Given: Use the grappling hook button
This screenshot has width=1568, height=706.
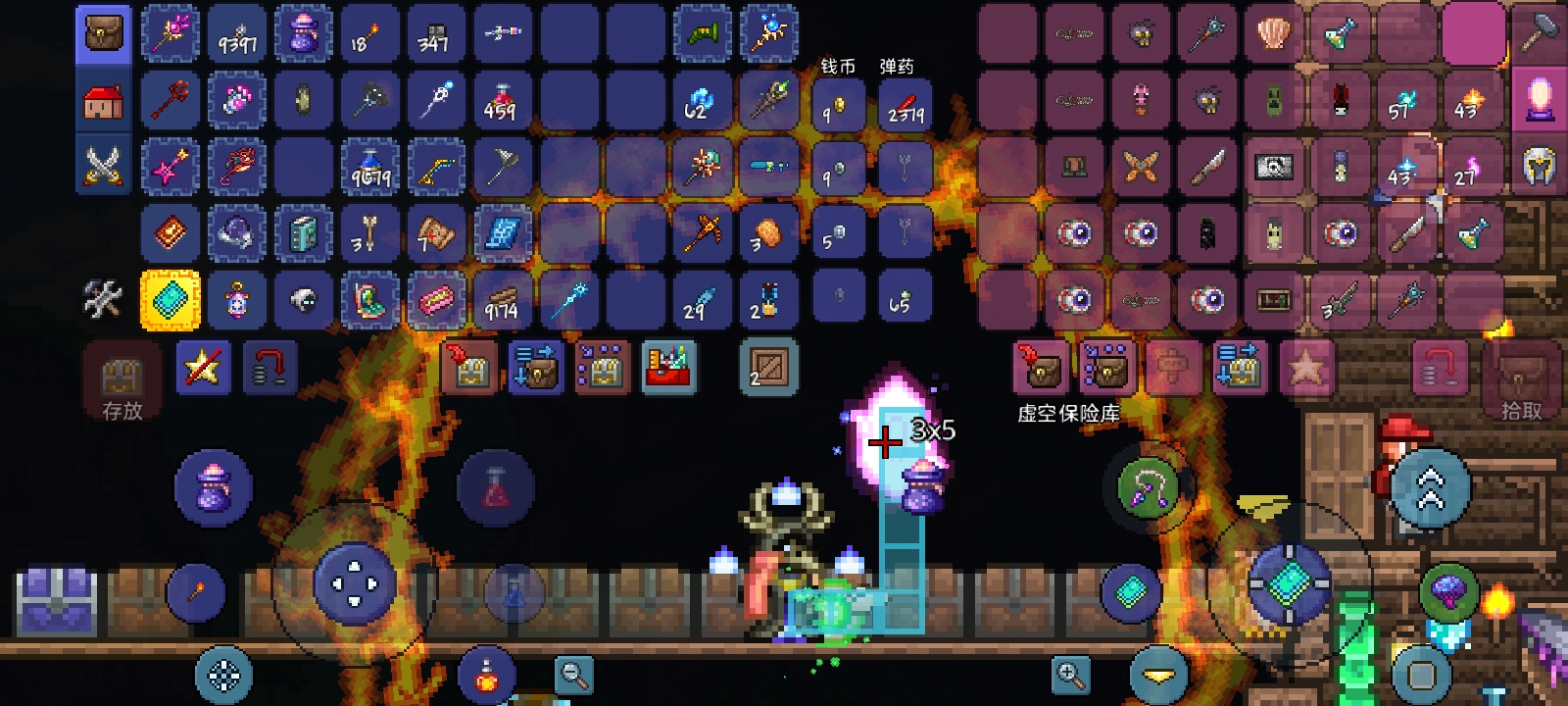Looking at the screenshot, I should click(x=1148, y=487).
